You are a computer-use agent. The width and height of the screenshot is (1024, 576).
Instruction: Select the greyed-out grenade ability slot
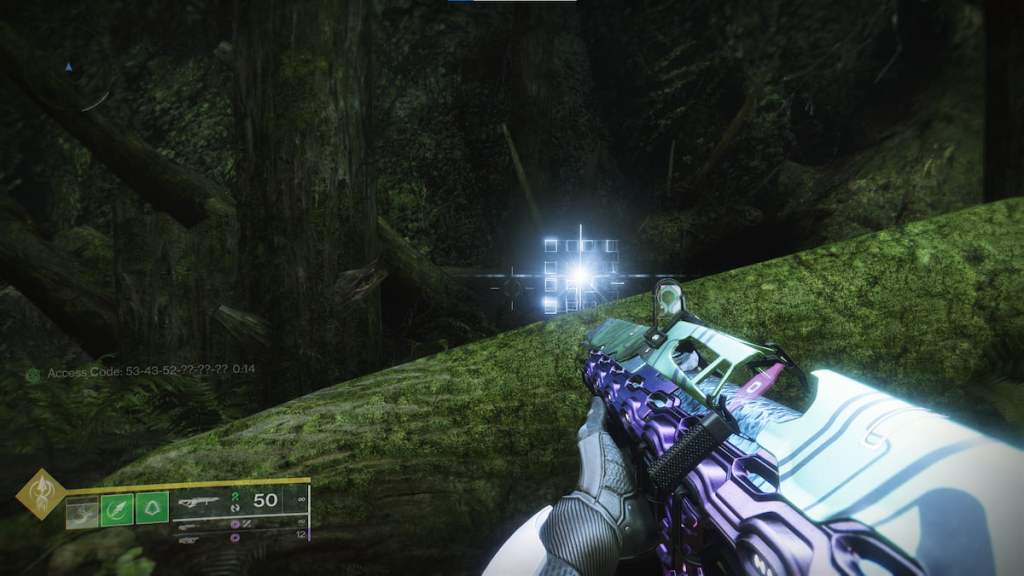[82, 511]
